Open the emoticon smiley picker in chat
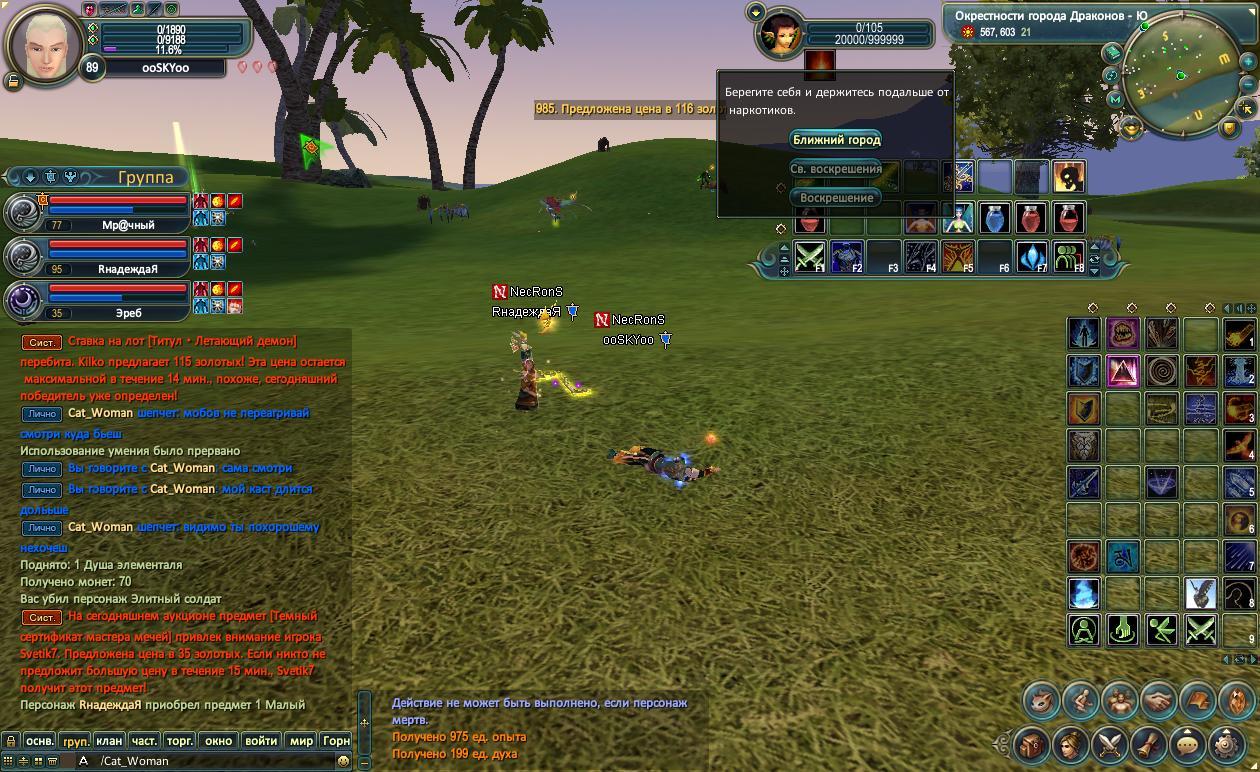Image resolution: width=1260 pixels, height=772 pixels. tap(343, 761)
